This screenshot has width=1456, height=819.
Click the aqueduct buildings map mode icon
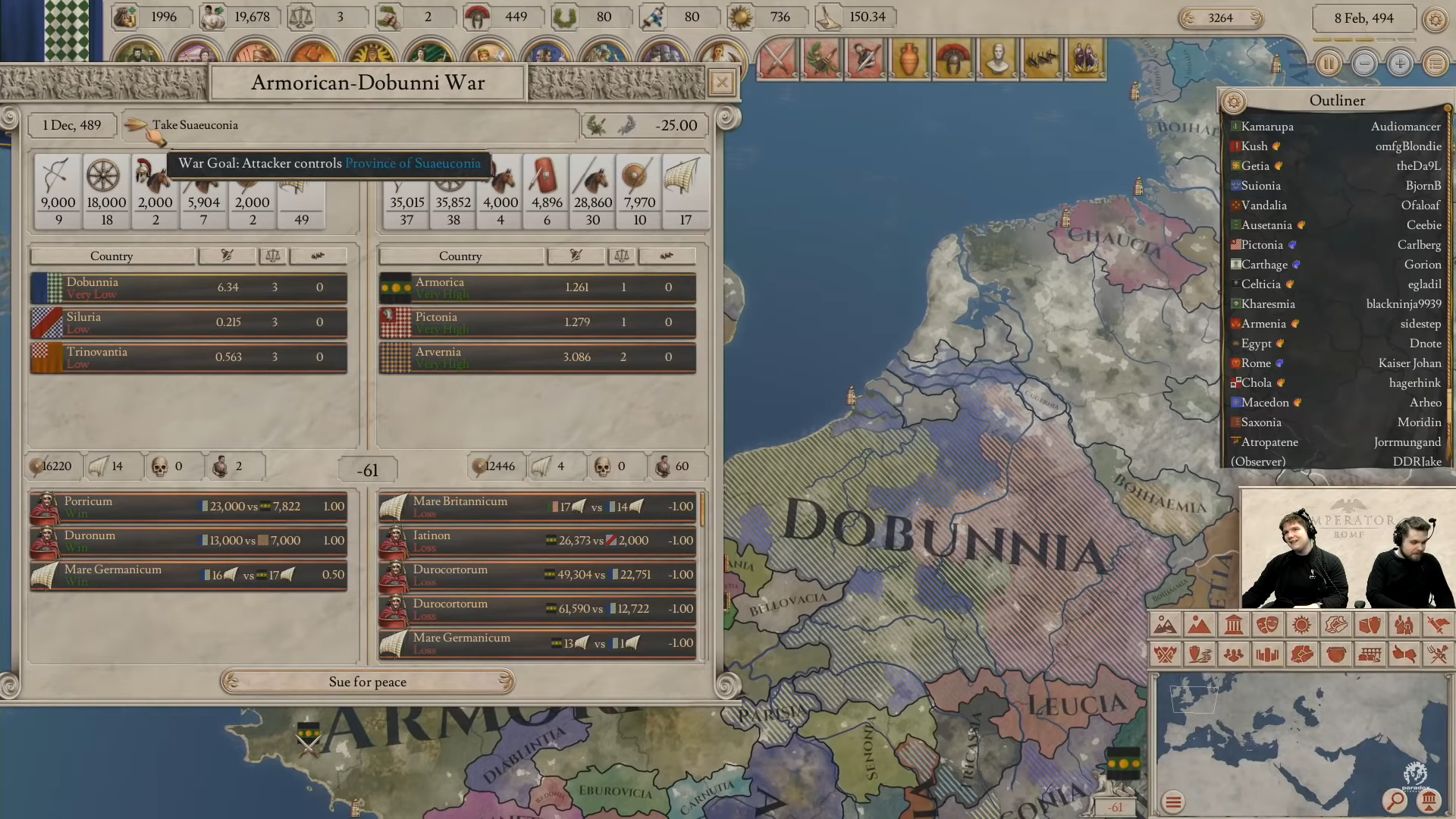[x=1370, y=654]
